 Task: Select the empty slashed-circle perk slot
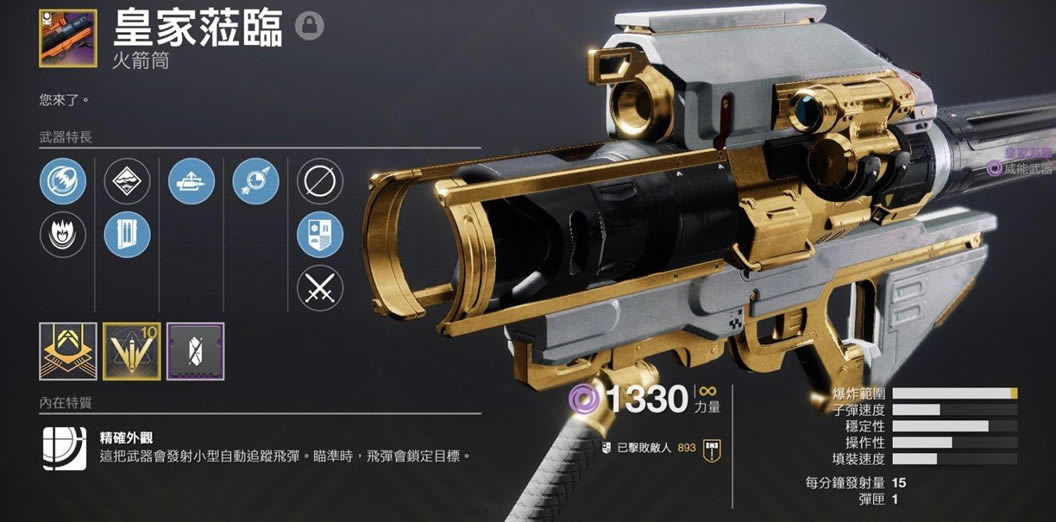[x=320, y=181]
